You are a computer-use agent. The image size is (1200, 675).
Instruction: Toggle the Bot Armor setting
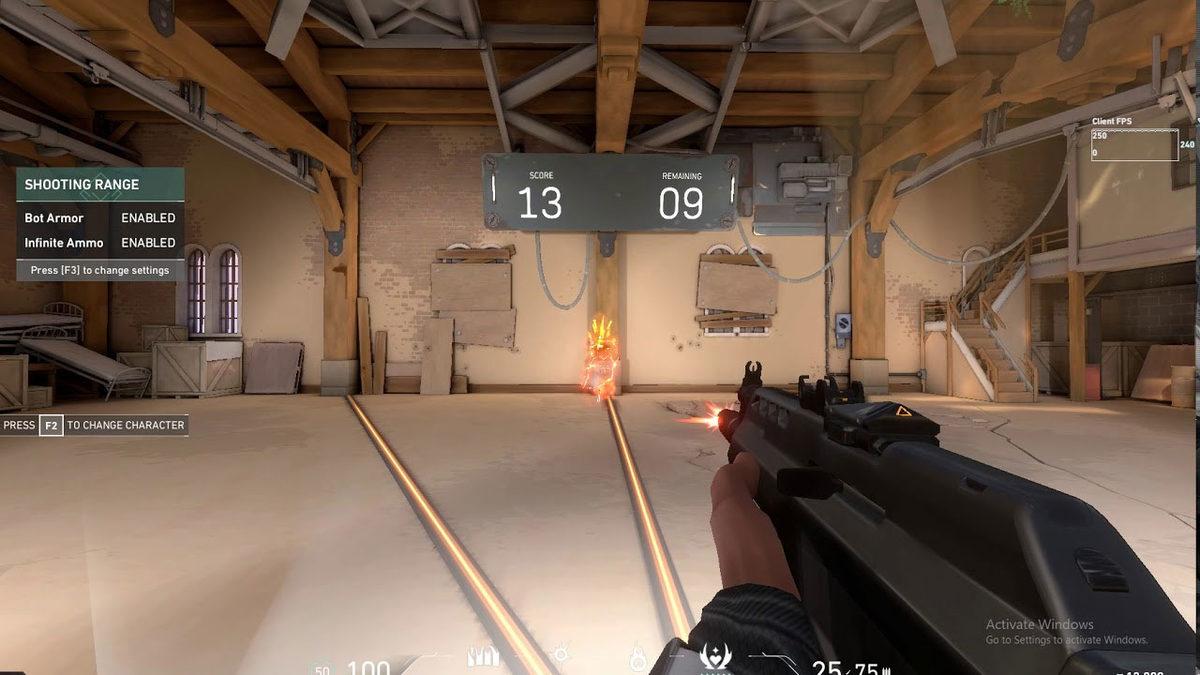[148, 218]
